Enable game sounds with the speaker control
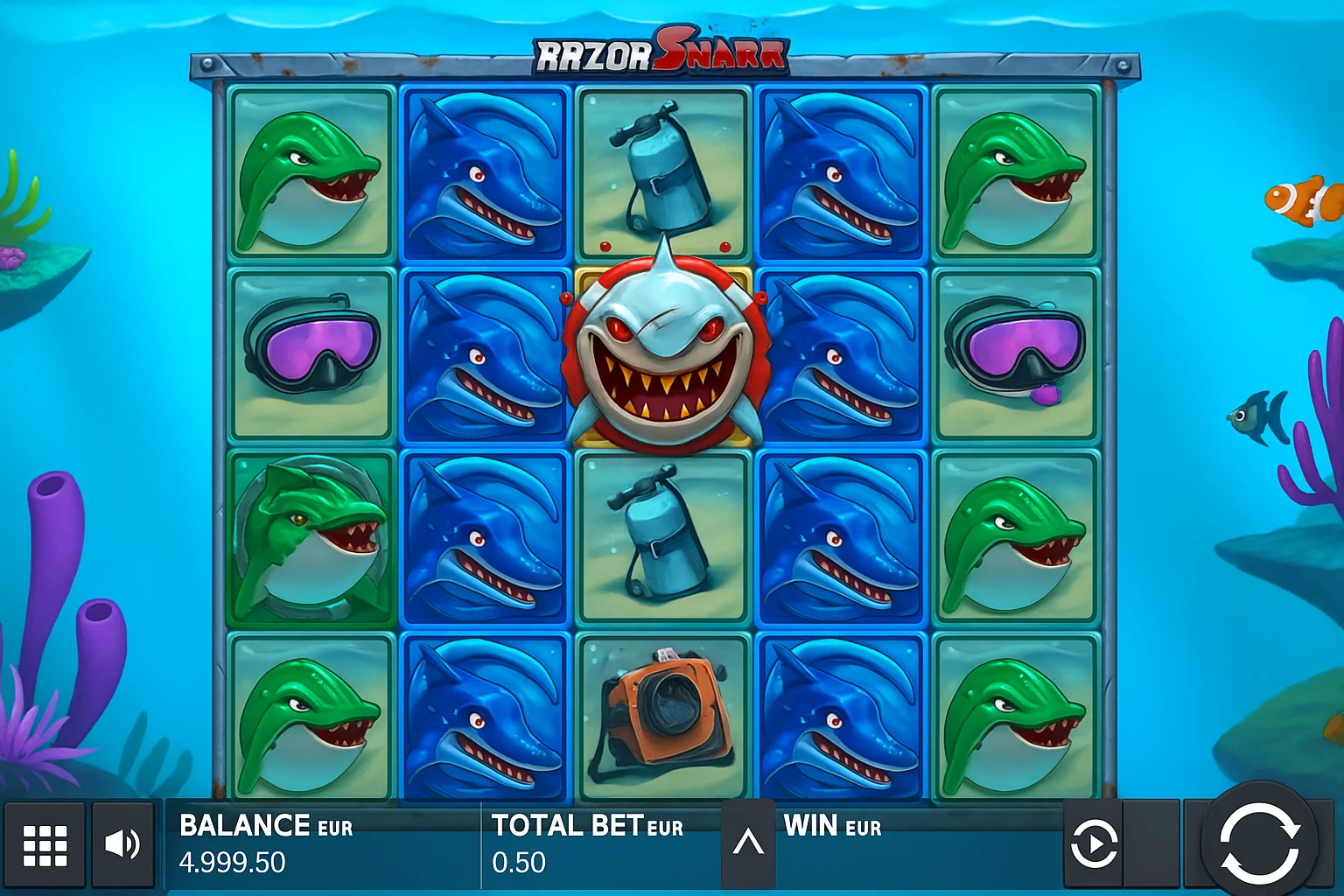 [x=123, y=843]
